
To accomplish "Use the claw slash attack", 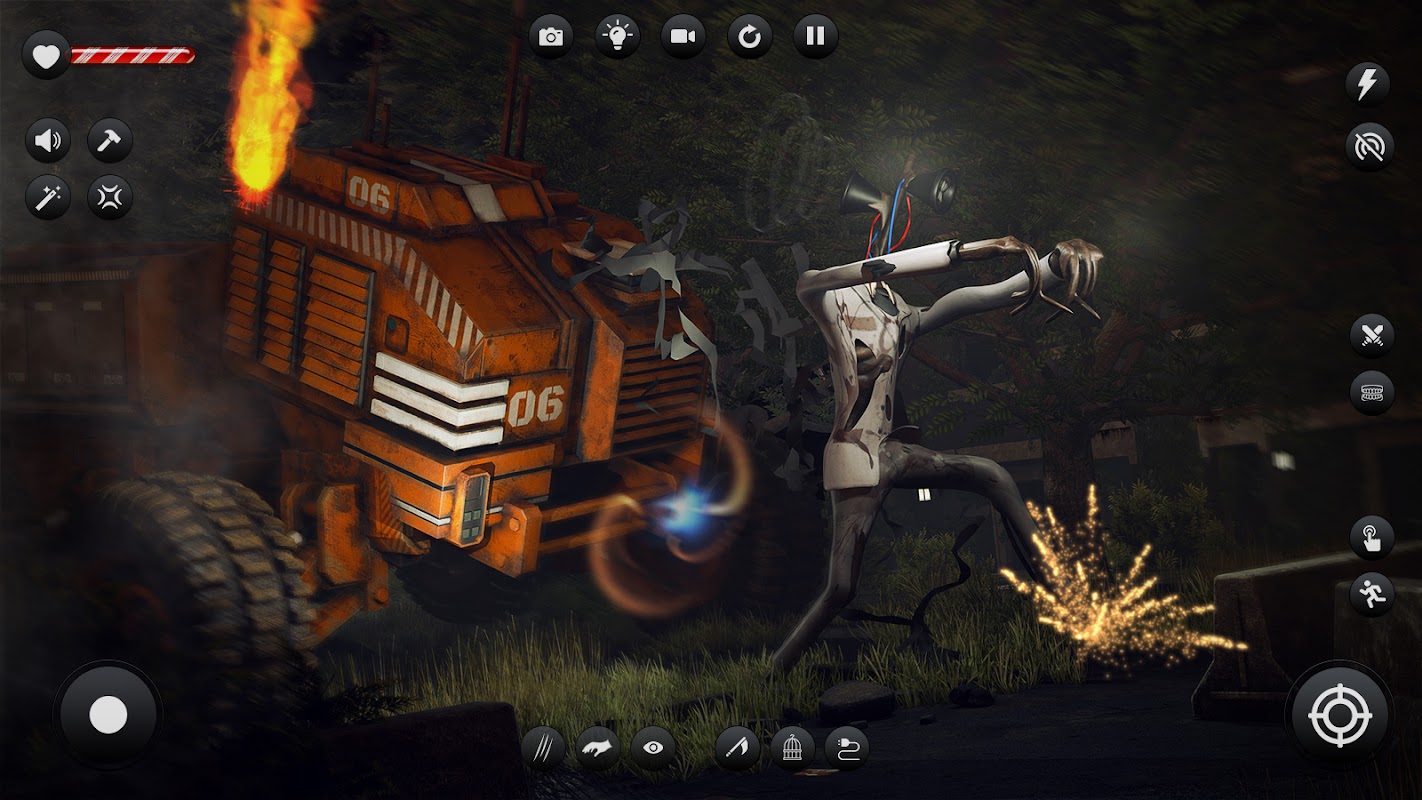I will (543, 748).
